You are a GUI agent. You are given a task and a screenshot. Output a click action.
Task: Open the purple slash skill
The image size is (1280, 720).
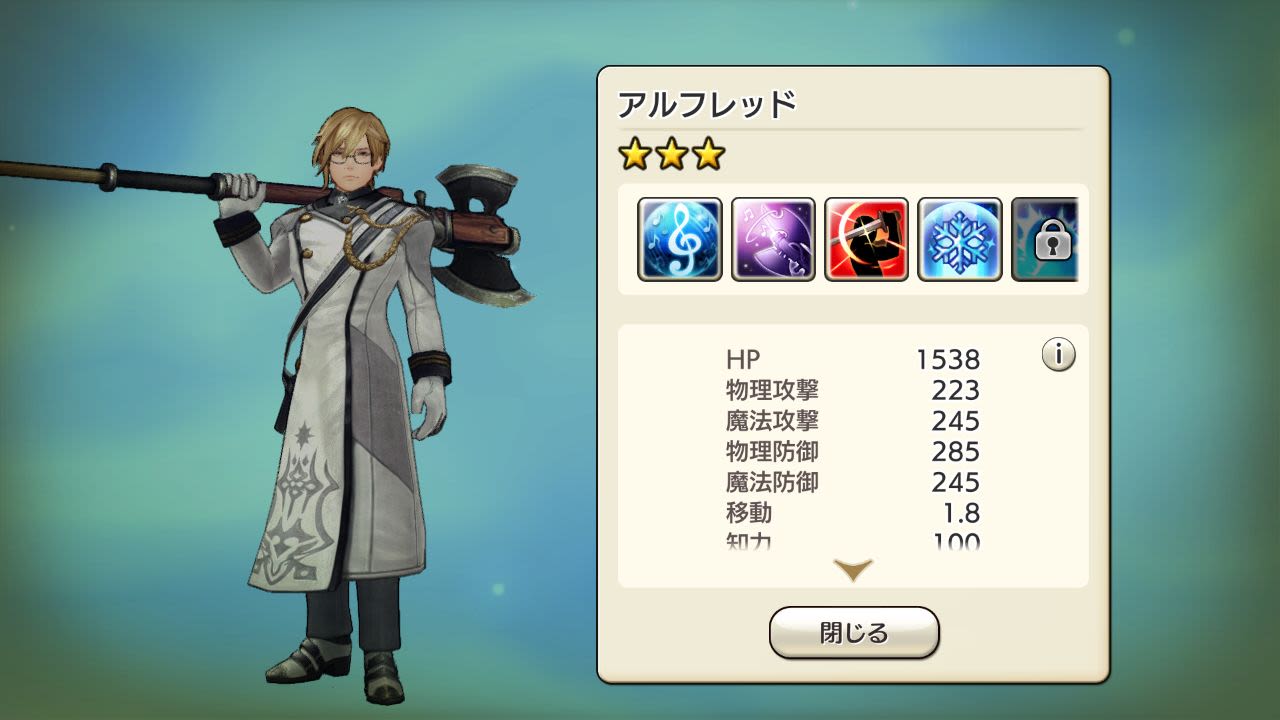pyautogui.click(x=772, y=240)
